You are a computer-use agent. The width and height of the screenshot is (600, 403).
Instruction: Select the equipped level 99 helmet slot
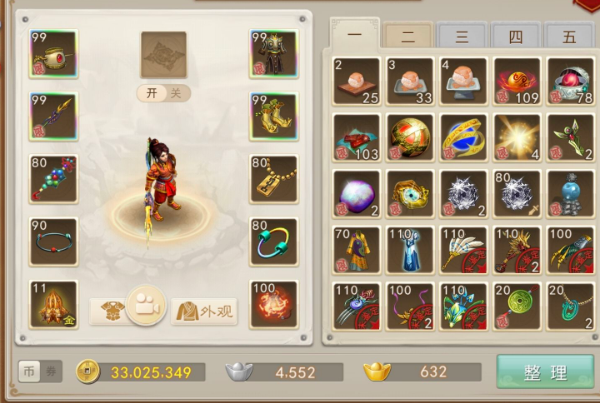54,54
